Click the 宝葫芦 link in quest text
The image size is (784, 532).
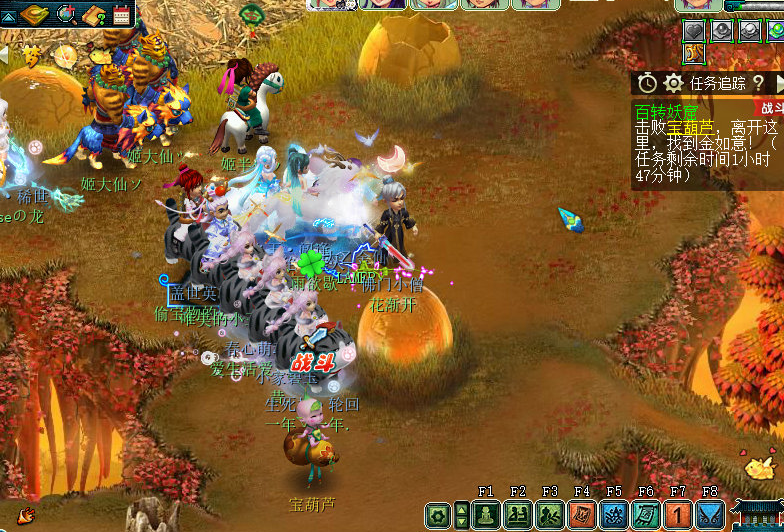(691, 127)
